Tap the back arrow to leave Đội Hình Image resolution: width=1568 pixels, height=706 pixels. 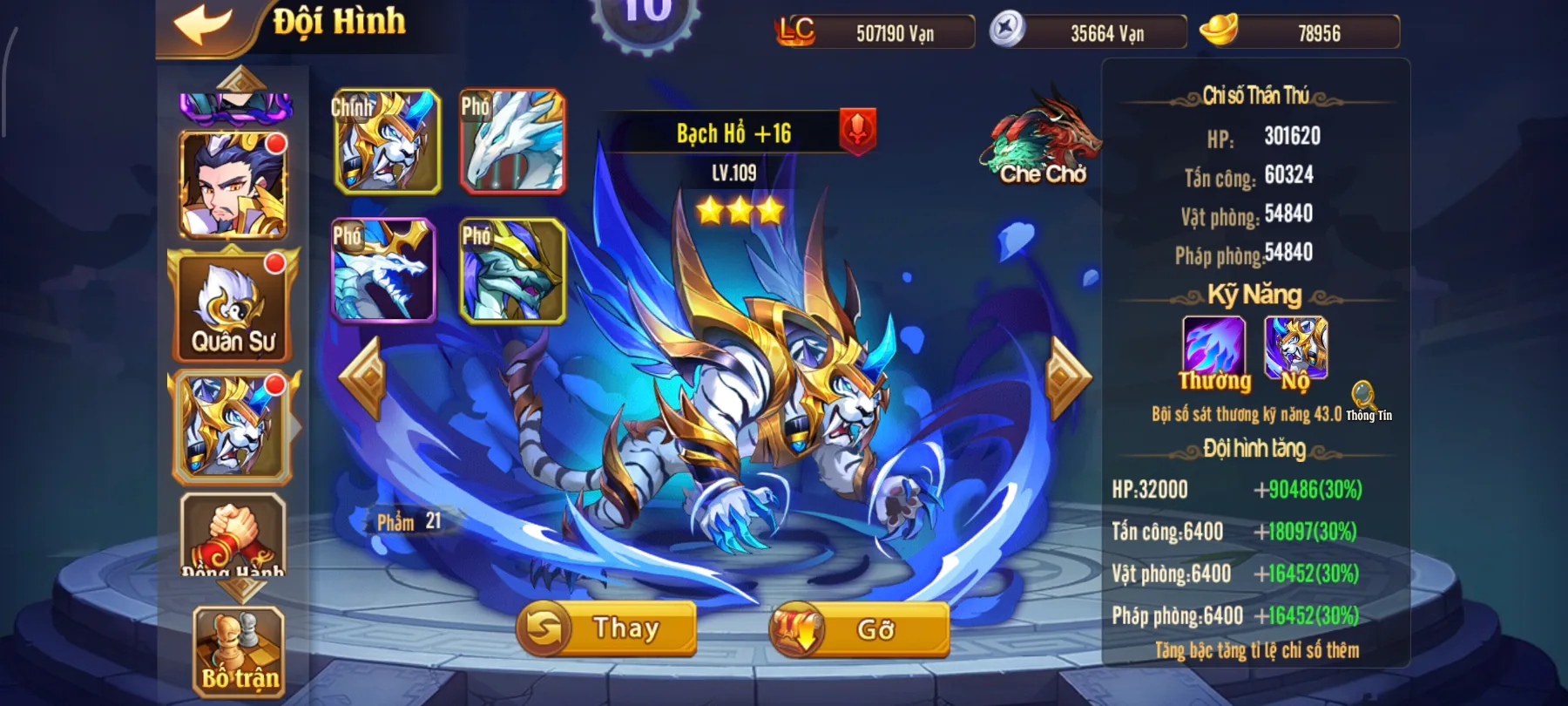pyautogui.click(x=205, y=22)
